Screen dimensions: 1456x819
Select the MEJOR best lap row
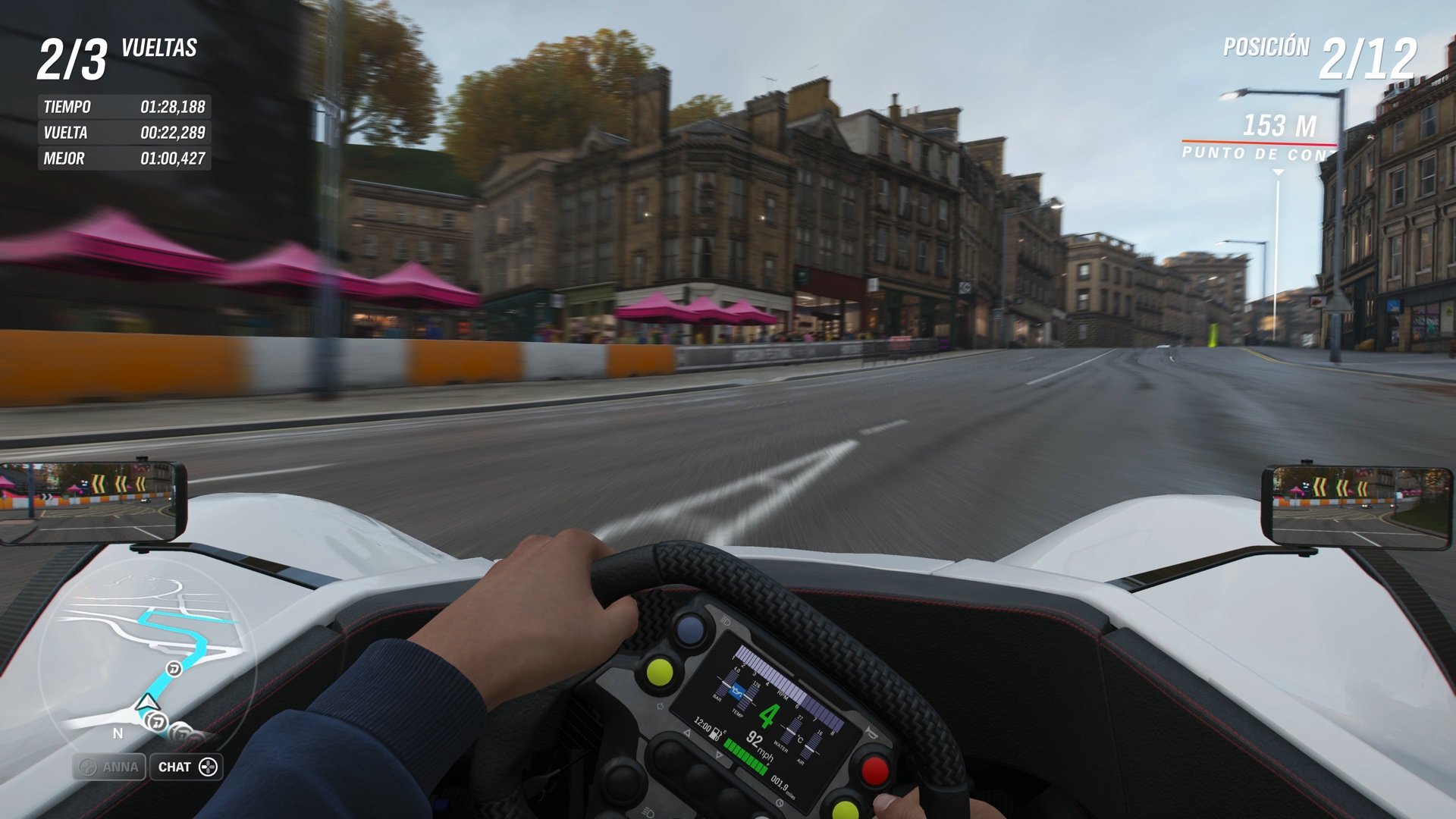pyautogui.click(x=125, y=158)
